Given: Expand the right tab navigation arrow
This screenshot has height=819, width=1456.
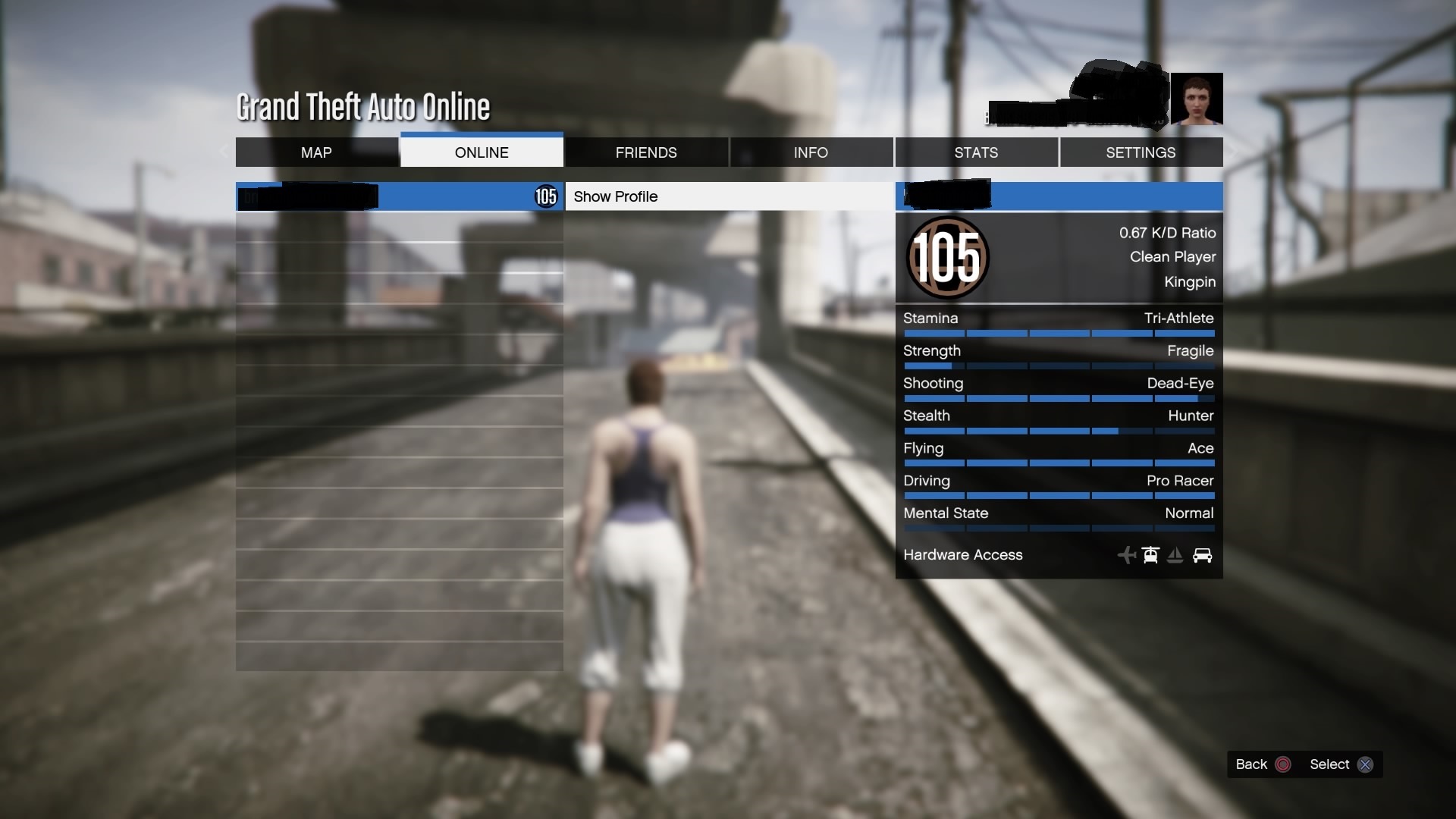Looking at the screenshot, I should click(1234, 152).
